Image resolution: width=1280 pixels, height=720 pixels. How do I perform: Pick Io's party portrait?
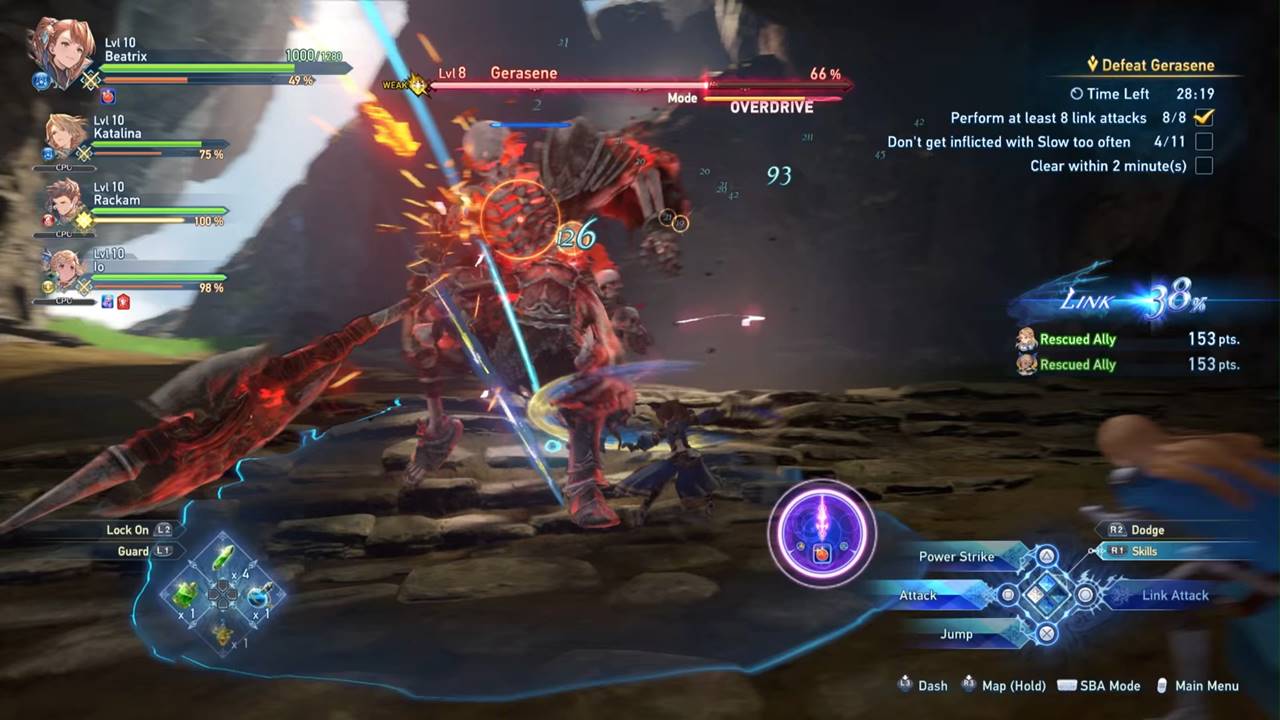click(66, 273)
